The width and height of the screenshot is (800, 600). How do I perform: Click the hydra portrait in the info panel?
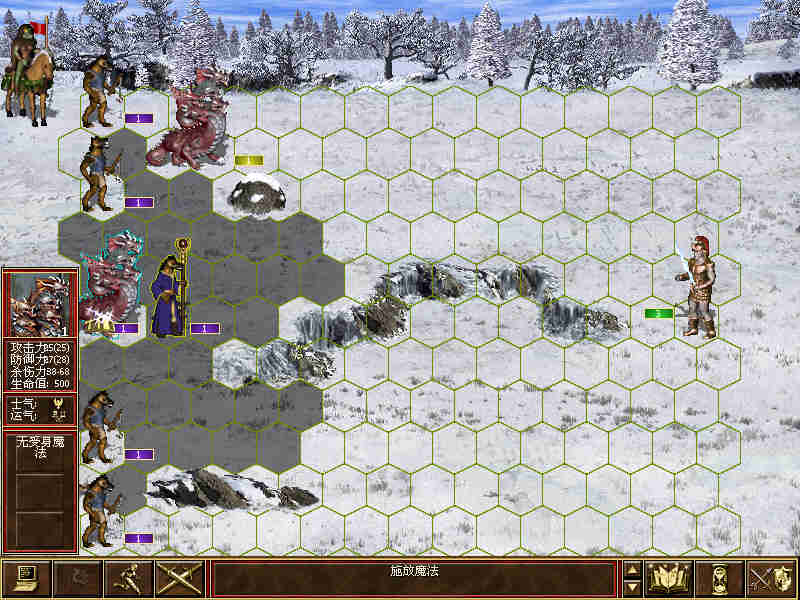pyautogui.click(x=40, y=305)
